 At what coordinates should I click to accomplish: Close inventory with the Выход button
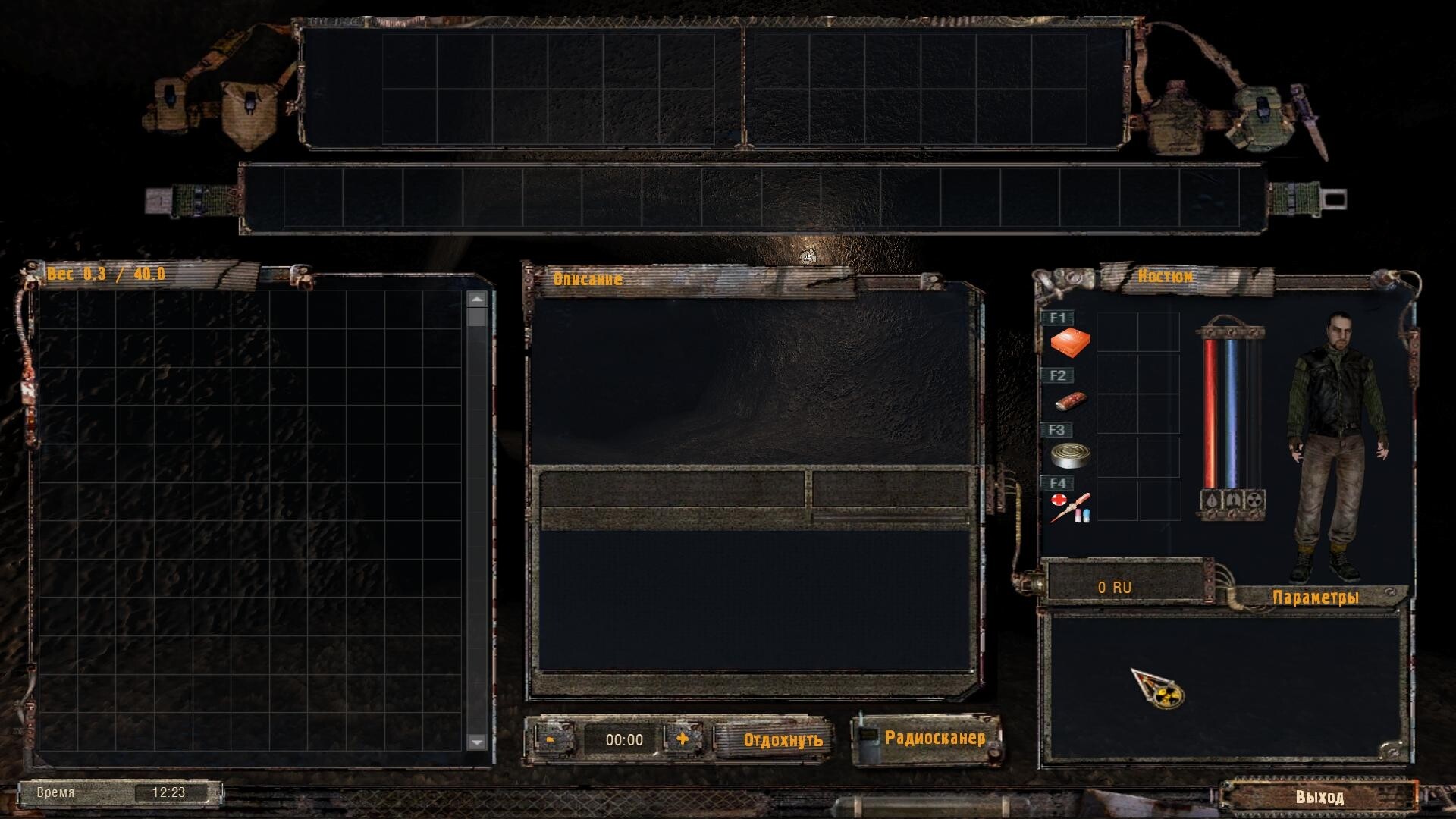coord(1319,797)
